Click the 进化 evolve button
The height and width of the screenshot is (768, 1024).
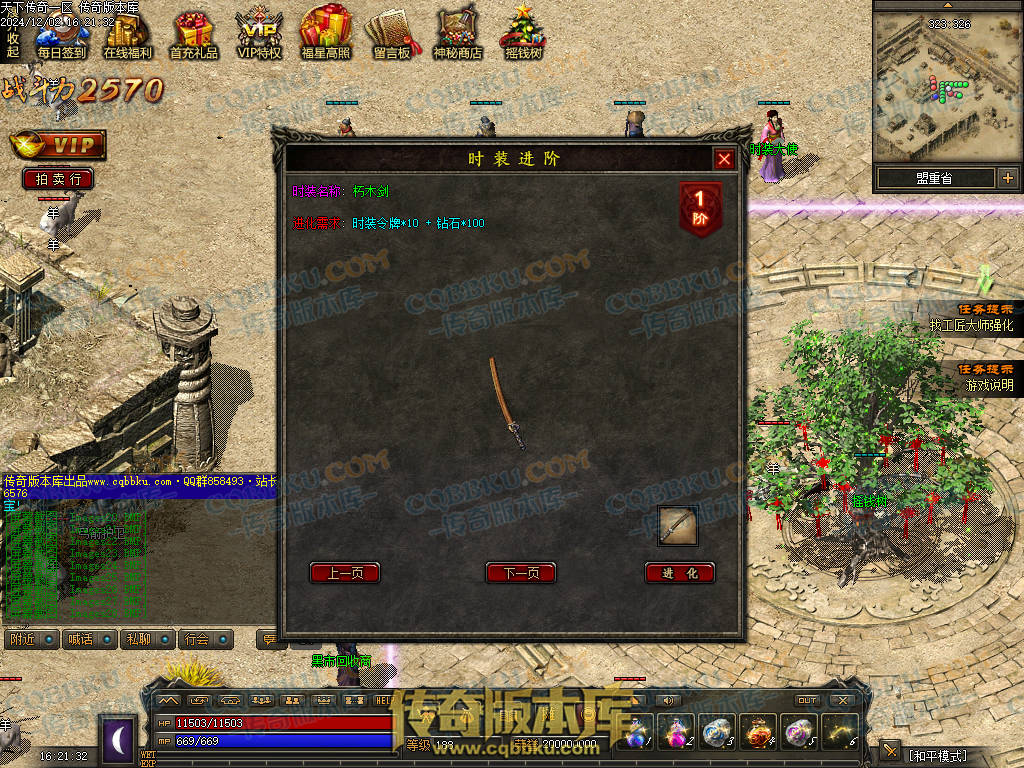coord(680,573)
